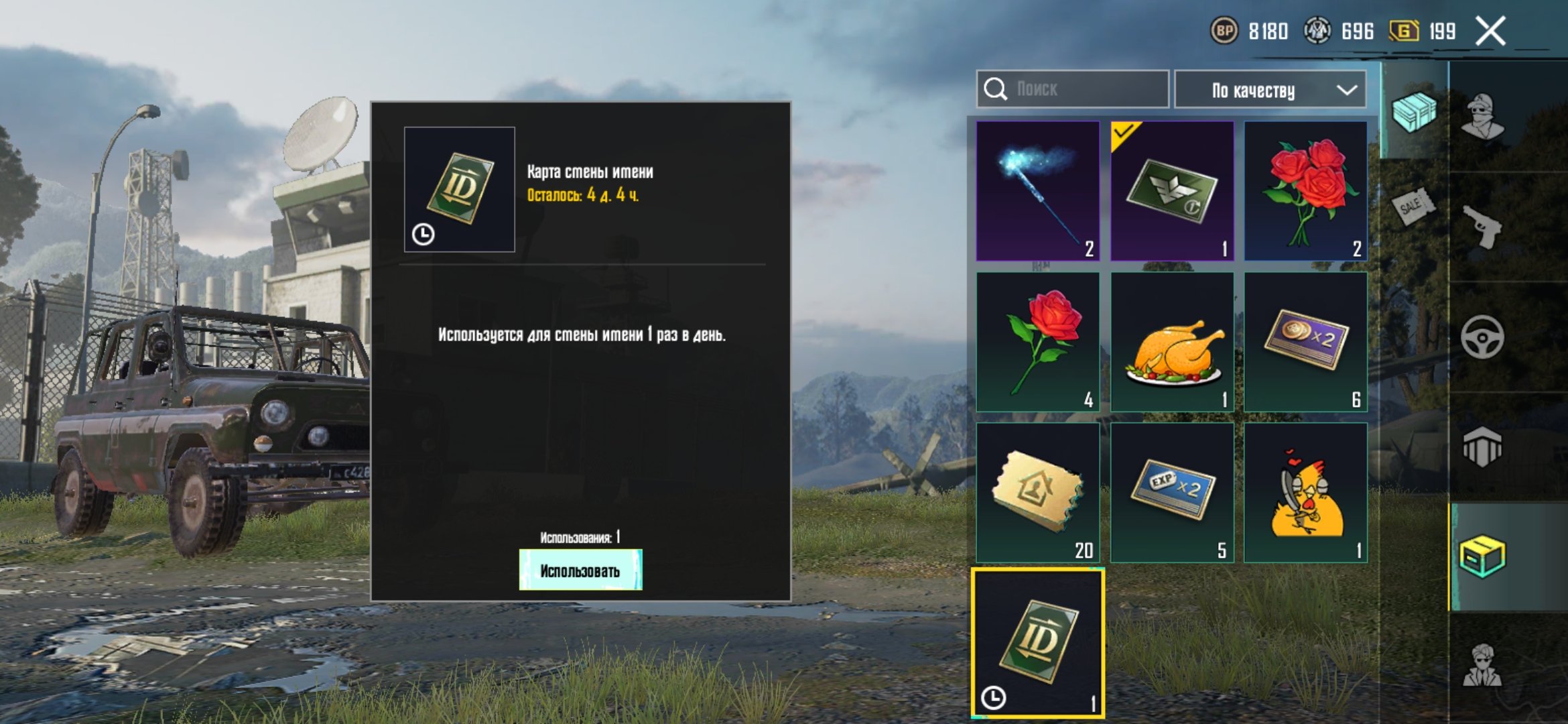
Task: Select the yellow chicken warrior item
Action: click(x=1305, y=493)
